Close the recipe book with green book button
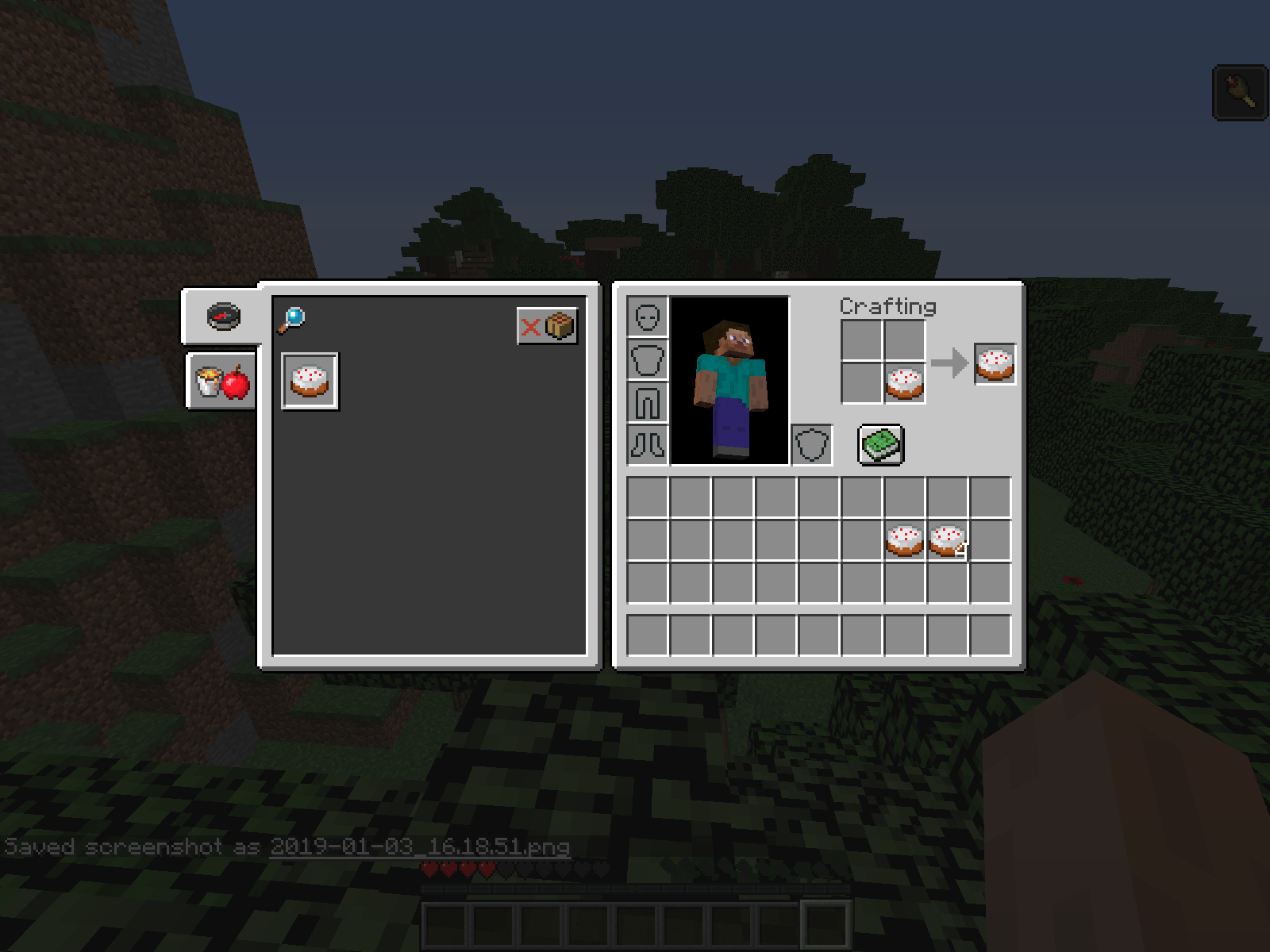The width and height of the screenshot is (1270, 952). [x=880, y=444]
